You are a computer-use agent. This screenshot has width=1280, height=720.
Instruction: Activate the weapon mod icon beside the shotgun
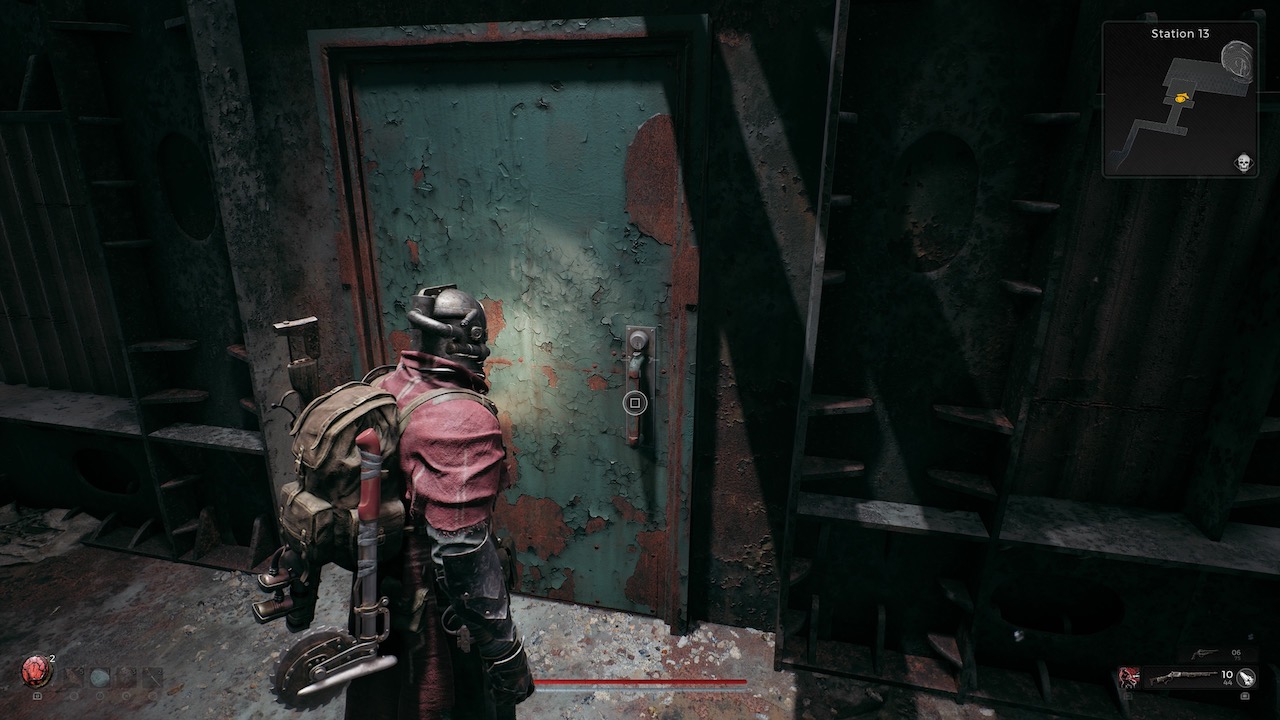click(1246, 678)
